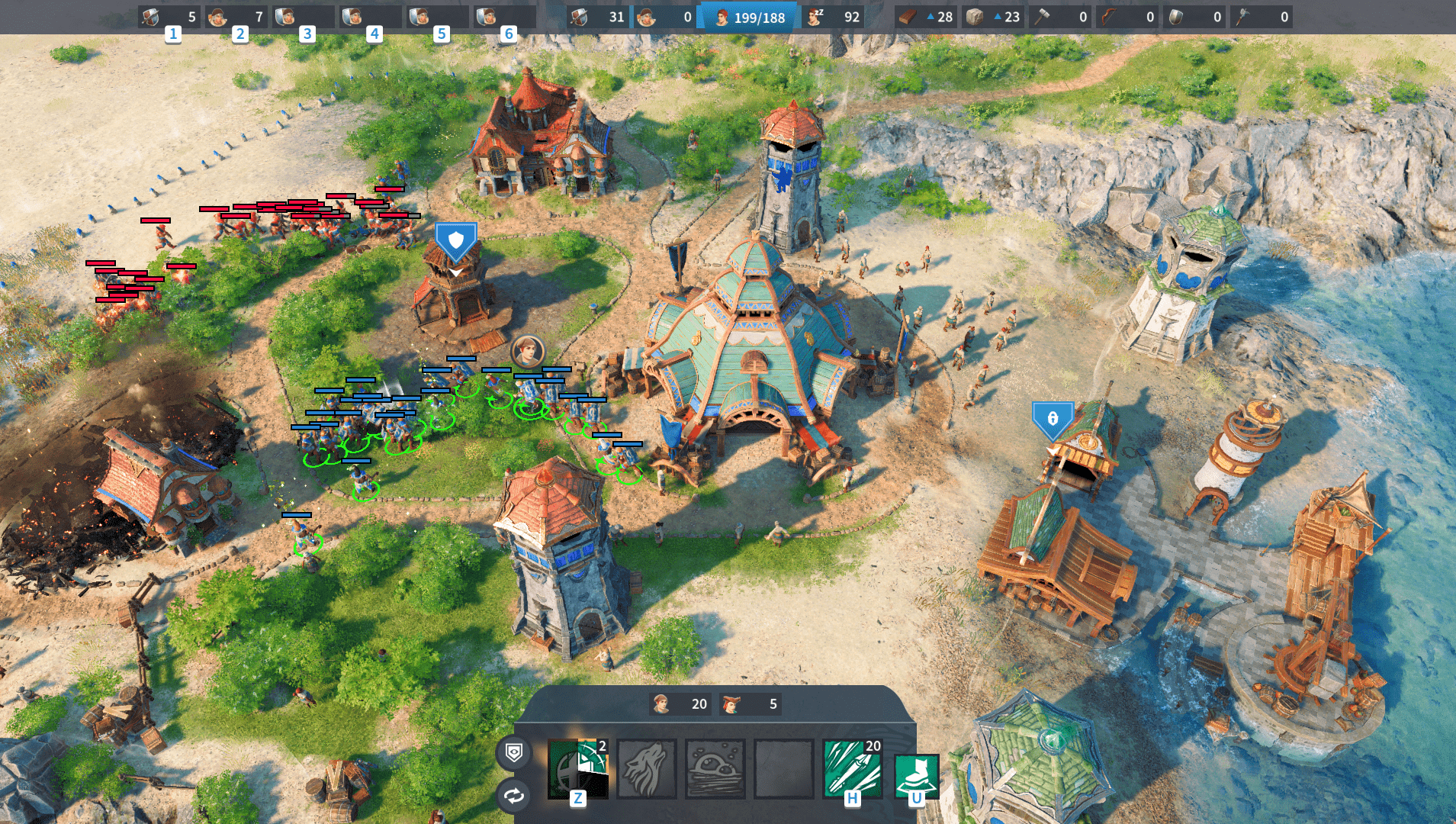
Task: Open the blue info marker over the harbor
Action: coord(1053,419)
